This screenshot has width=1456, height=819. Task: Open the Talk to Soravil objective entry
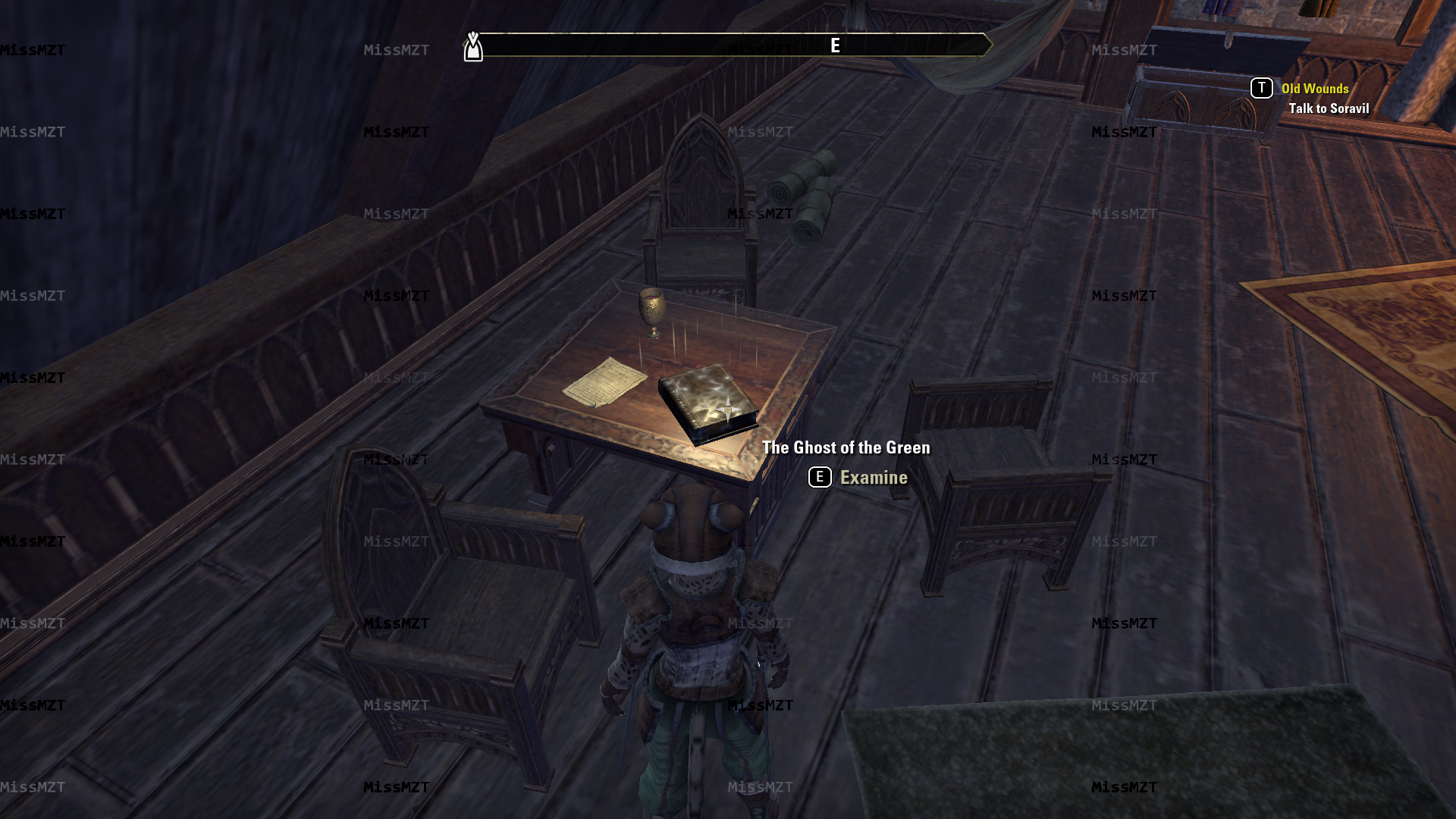pos(1329,108)
